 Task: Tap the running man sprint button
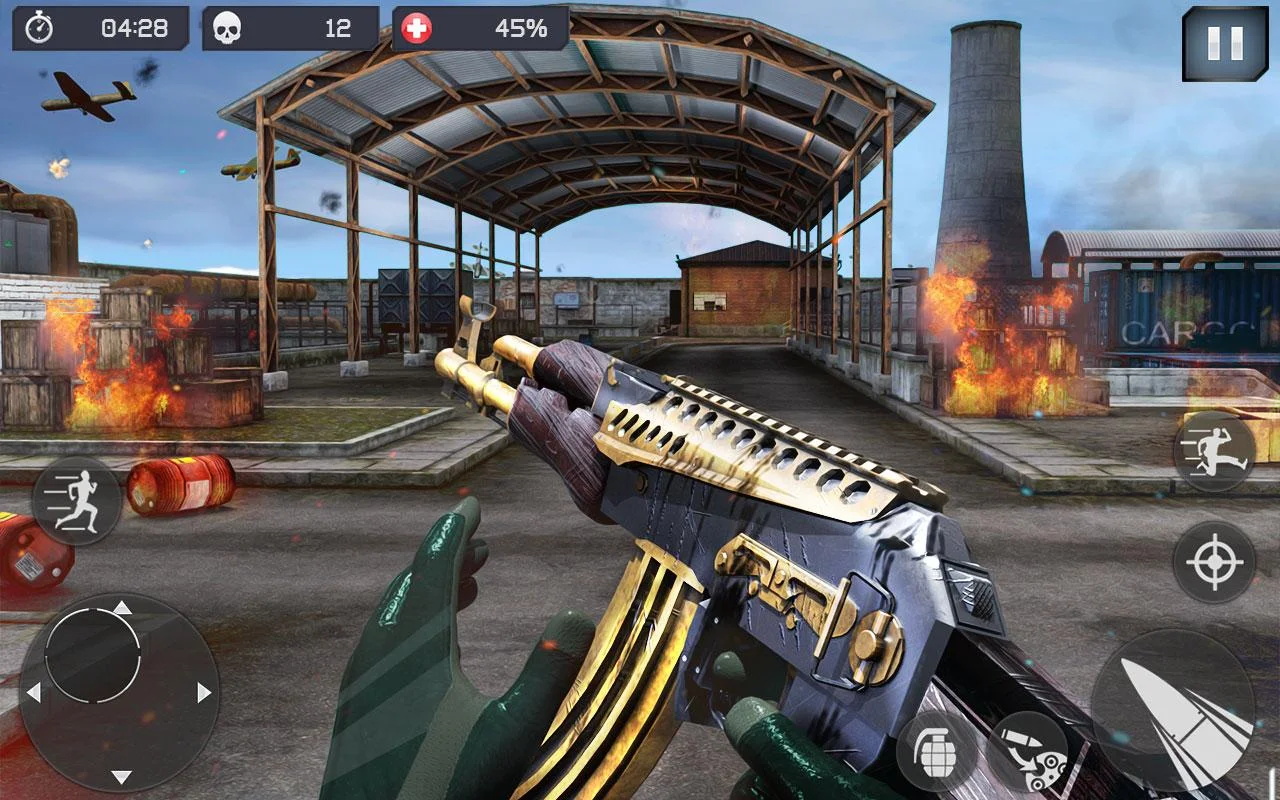(x=77, y=501)
